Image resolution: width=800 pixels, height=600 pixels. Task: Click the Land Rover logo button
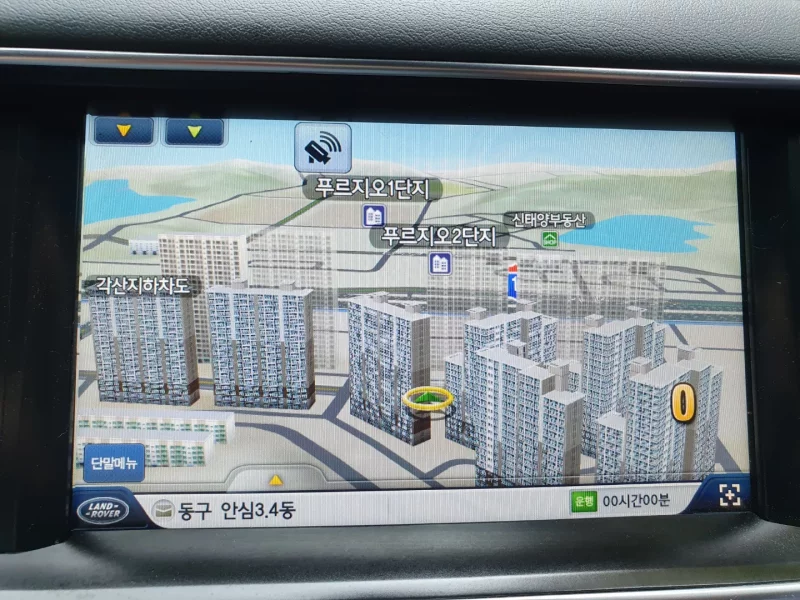coord(103,510)
